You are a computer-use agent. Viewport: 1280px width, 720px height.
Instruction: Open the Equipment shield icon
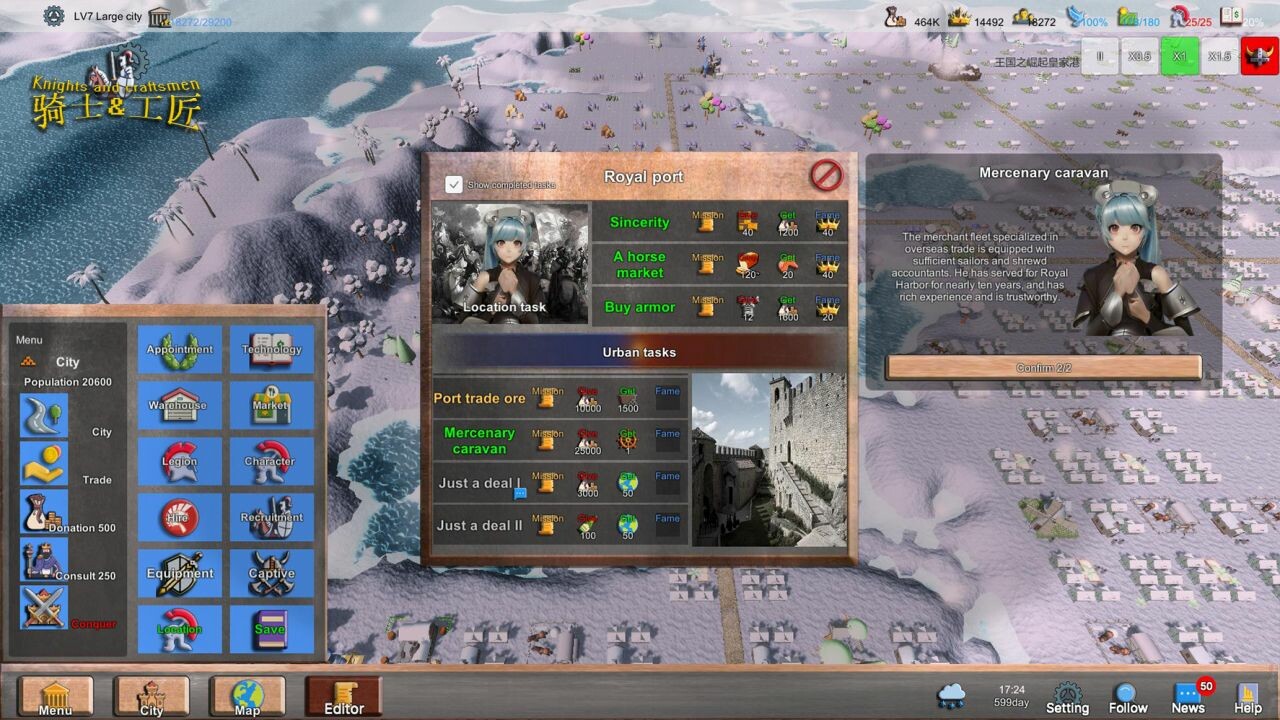coord(179,573)
